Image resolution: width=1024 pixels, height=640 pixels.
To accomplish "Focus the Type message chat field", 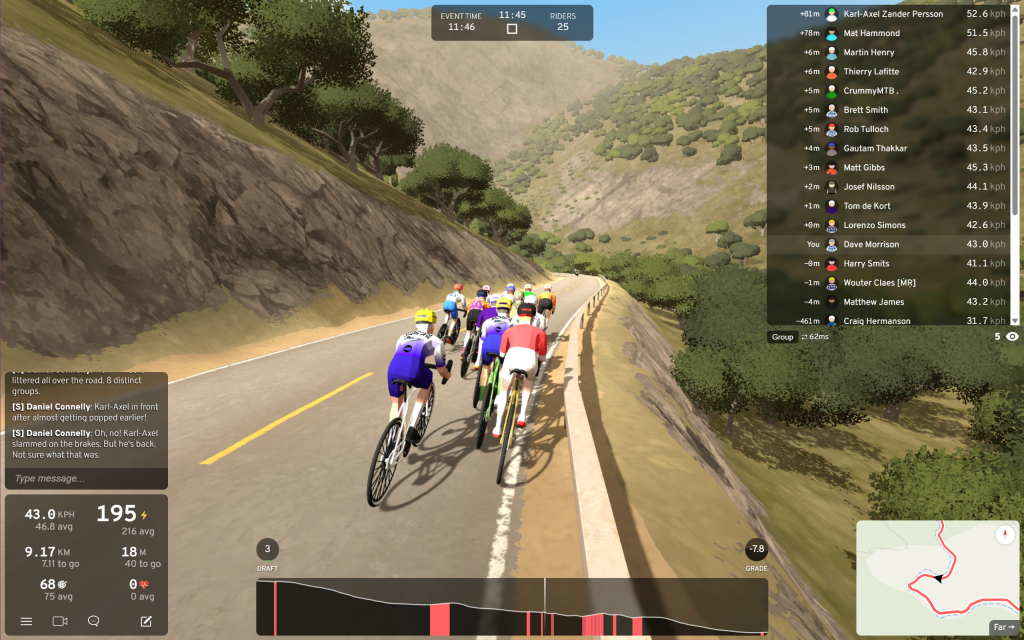I will click(x=86, y=478).
